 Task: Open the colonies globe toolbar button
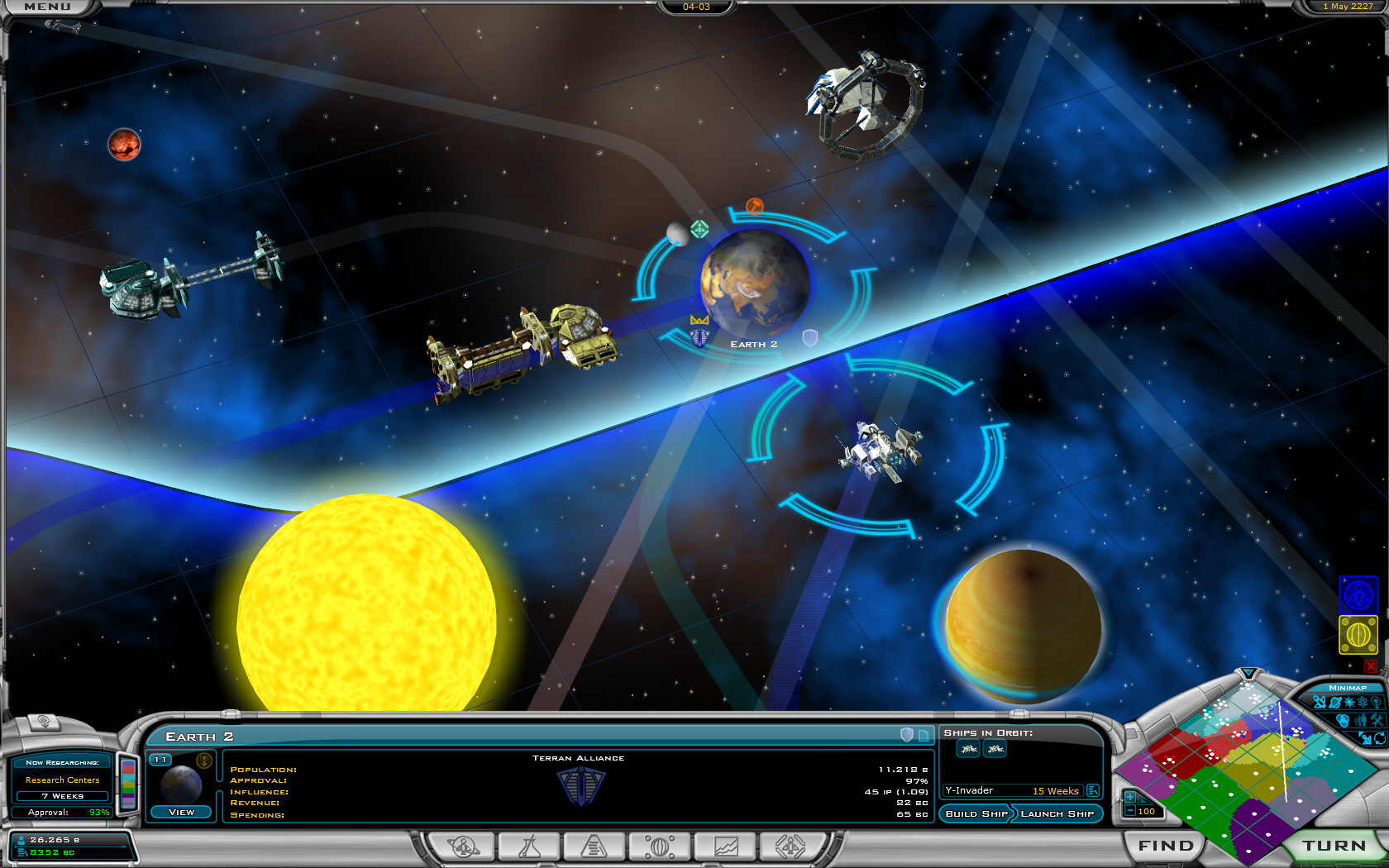click(x=660, y=847)
